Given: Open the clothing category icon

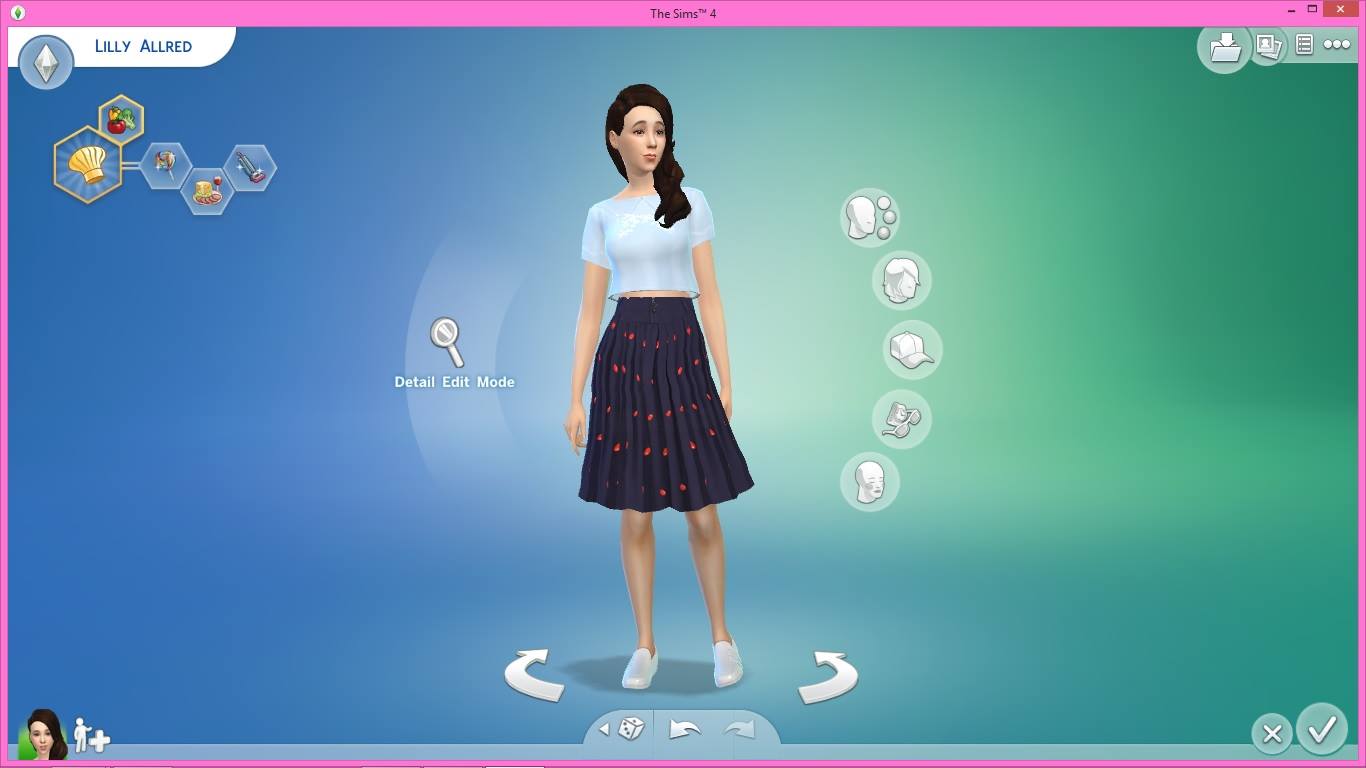Looking at the screenshot, I should pyautogui.click(x=901, y=418).
